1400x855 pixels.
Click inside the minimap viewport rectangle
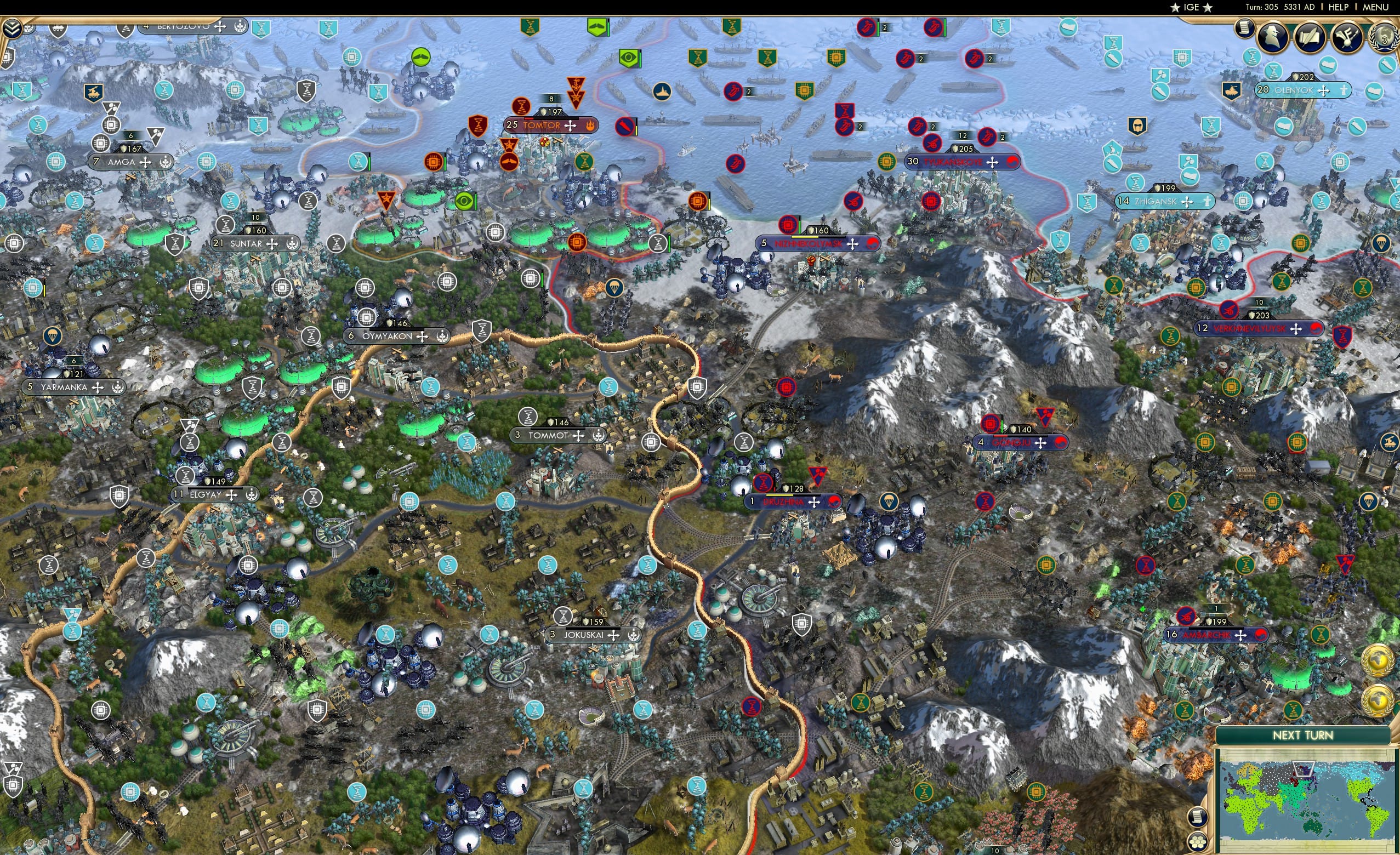click(x=1304, y=768)
